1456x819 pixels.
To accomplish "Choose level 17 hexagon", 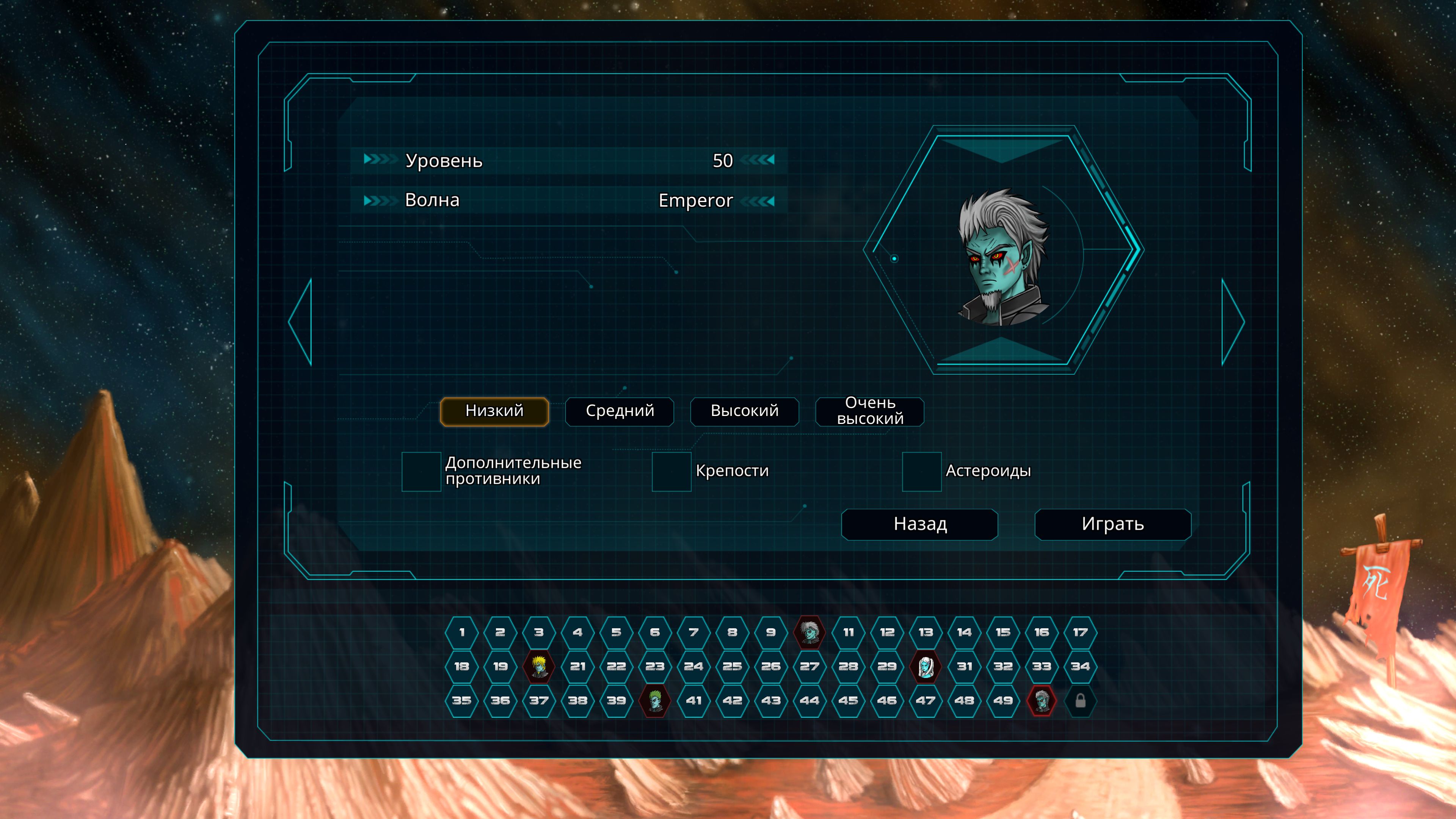I will tap(1080, 632).
